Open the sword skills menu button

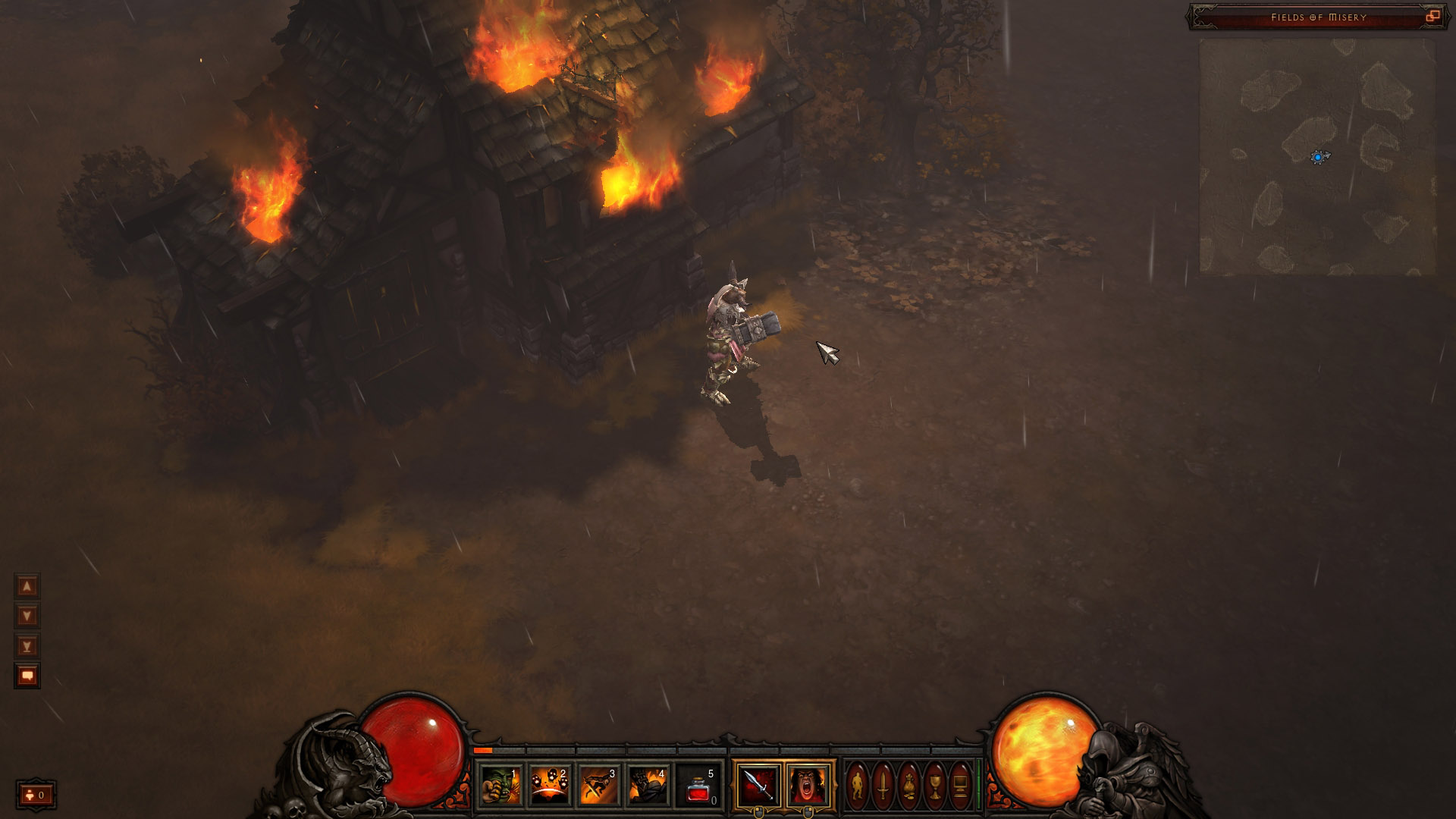[883, 785]
